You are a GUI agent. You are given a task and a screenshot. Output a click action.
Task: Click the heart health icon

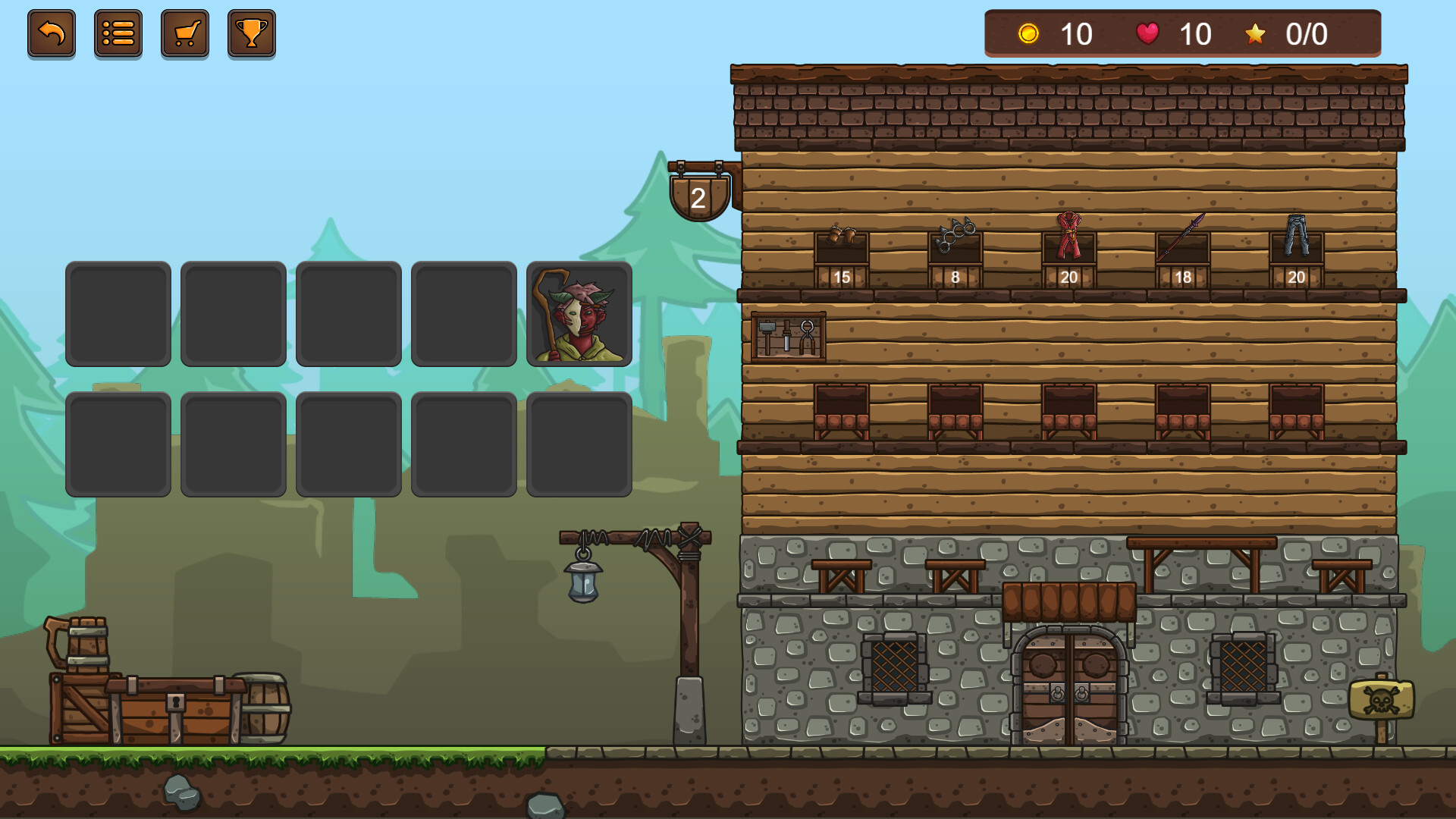pos(1147,33)
